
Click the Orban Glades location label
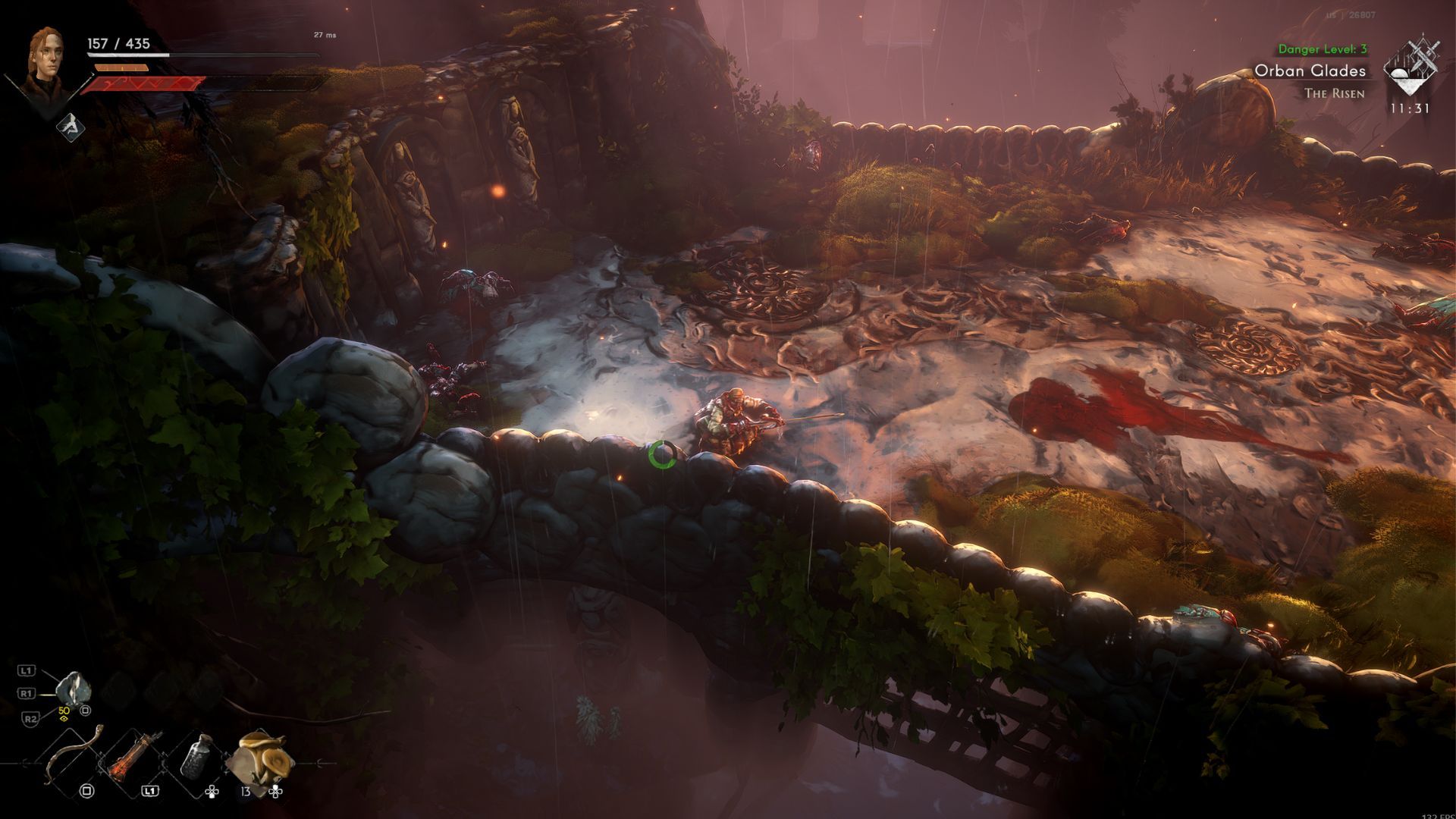point(1310,71)
